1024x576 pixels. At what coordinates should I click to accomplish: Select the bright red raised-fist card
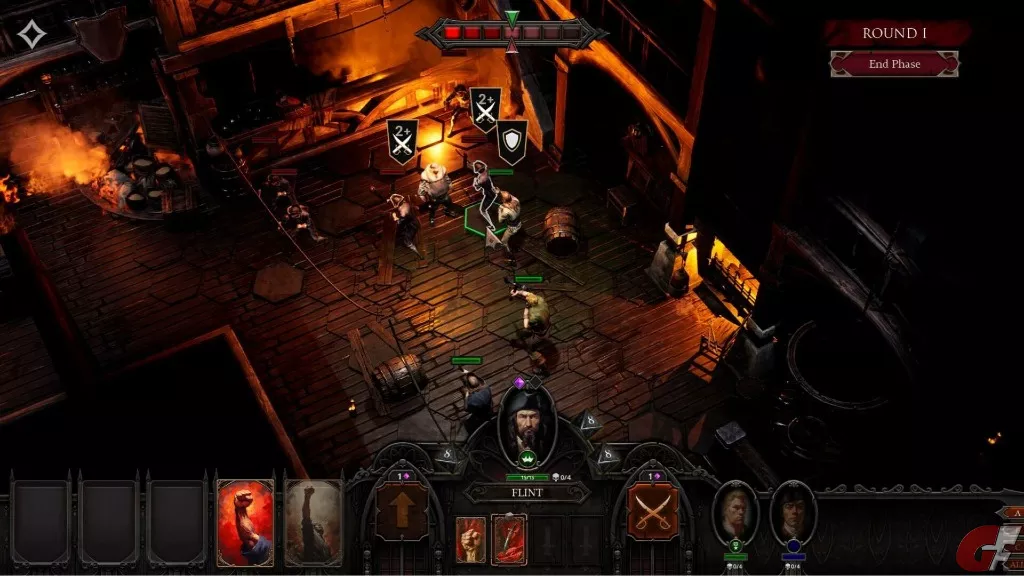245,523
